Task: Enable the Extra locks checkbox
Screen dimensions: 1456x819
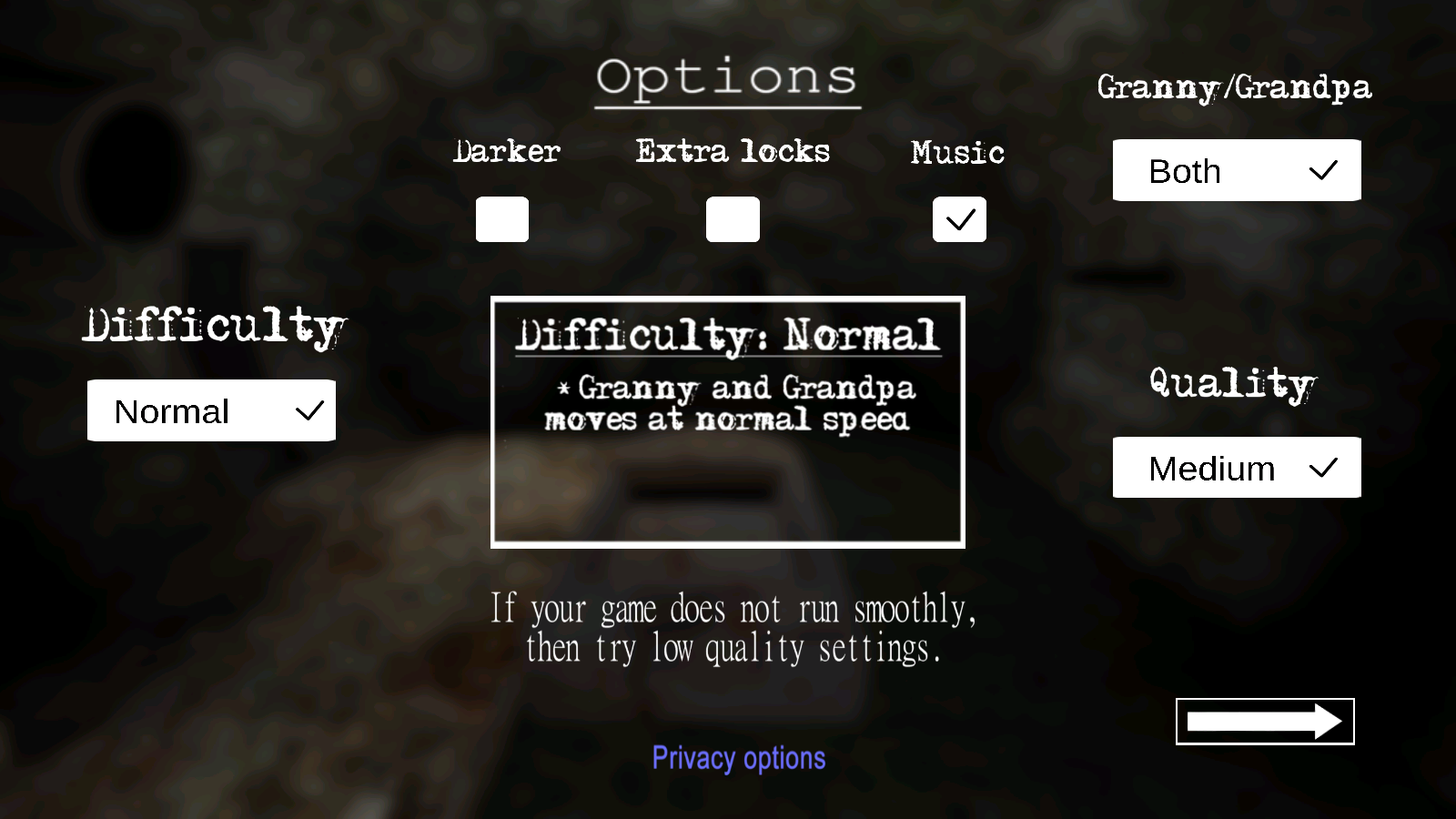Action: [733, 219]
